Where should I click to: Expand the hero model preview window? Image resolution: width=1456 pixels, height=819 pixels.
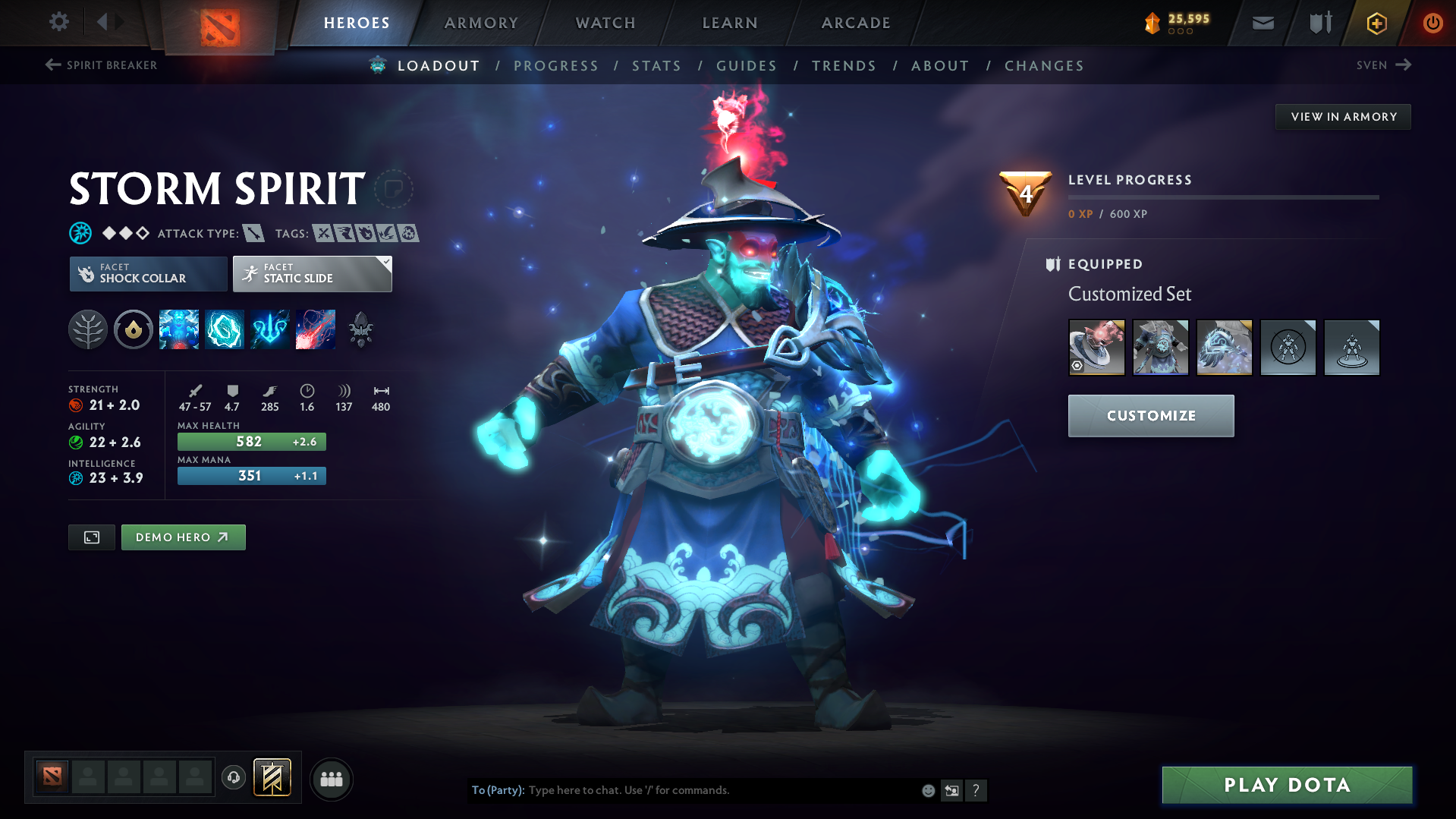tap(91, 537)
